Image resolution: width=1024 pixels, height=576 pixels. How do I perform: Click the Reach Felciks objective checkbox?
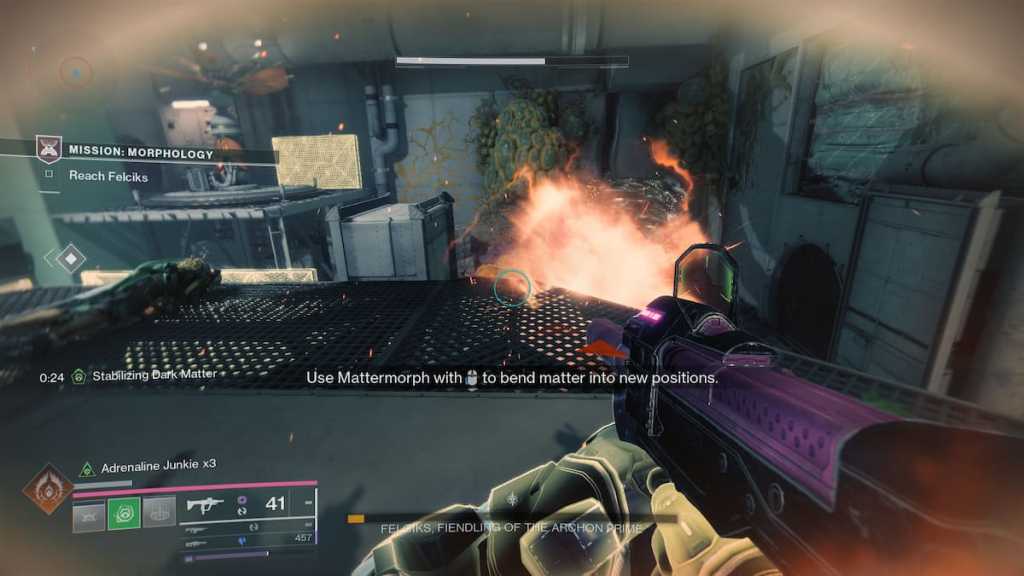coord(48,176)
